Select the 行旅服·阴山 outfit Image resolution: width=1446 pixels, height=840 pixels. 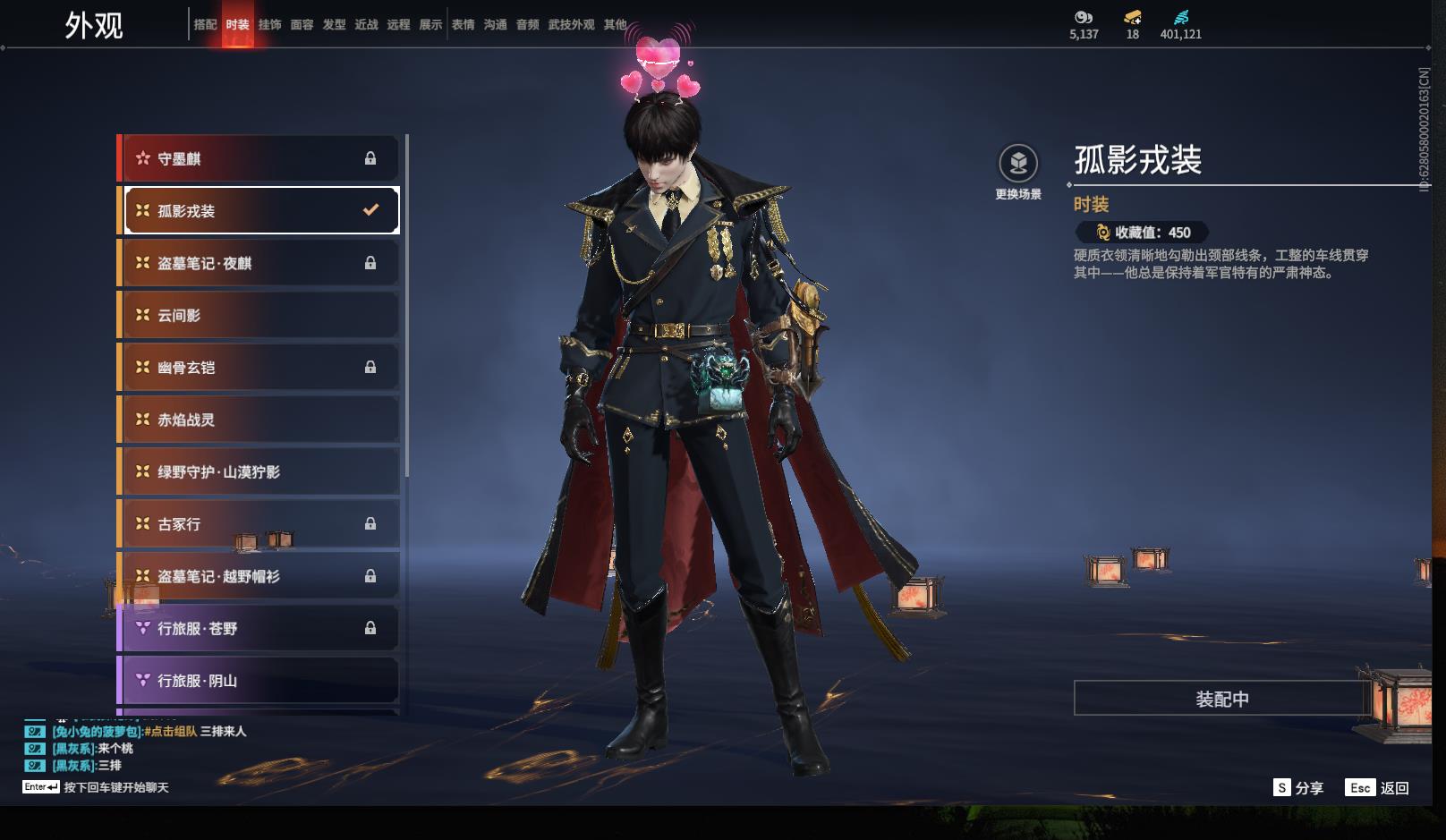tap(259, 681)
